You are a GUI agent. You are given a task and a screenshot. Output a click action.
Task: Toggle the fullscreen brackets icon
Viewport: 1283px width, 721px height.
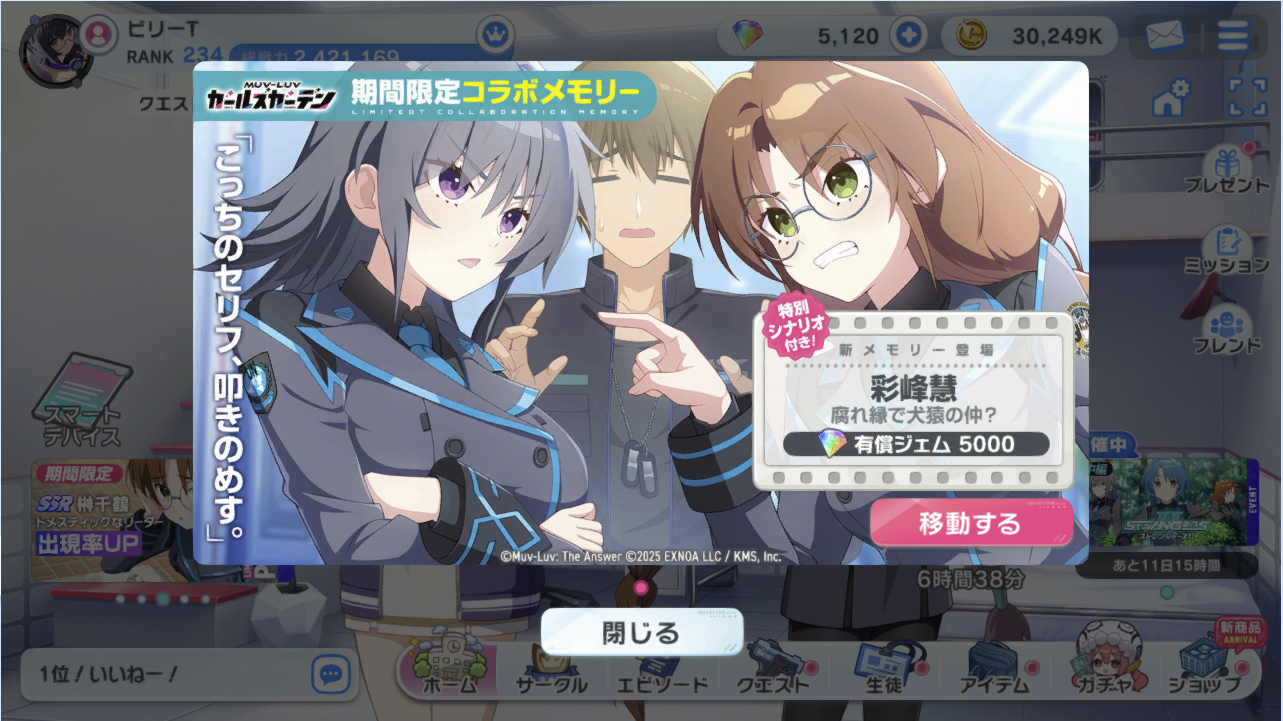click(x=1246, y=99)
